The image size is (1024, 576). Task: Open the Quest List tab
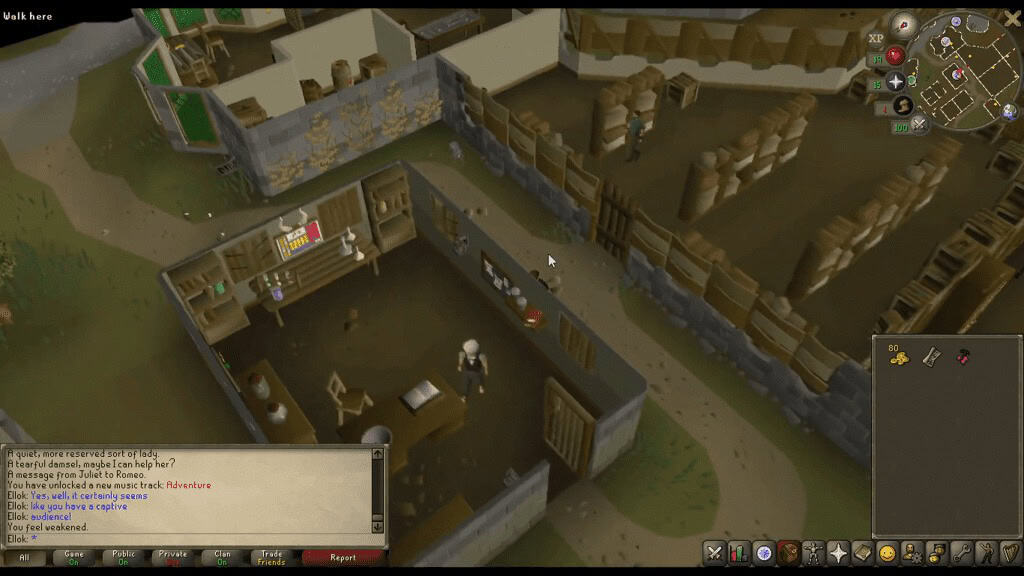tap(764, 552)
